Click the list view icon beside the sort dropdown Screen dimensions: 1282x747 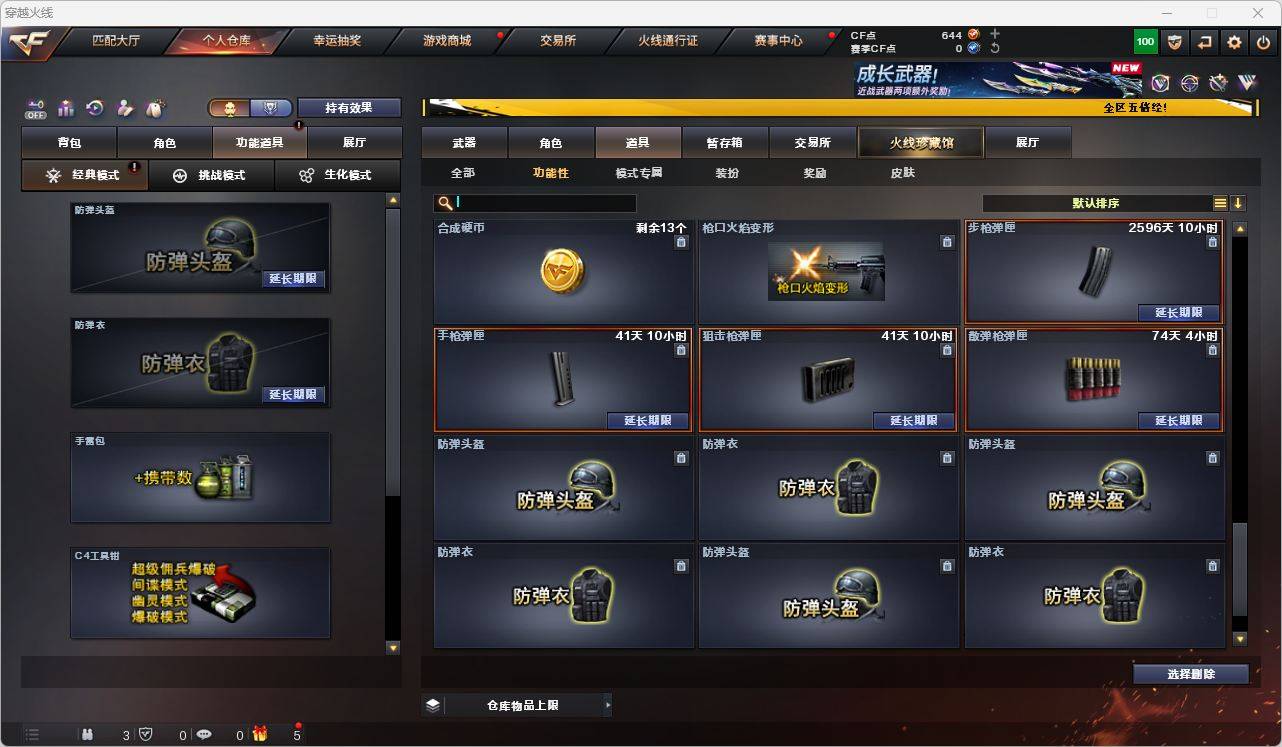pos(1220,203)
